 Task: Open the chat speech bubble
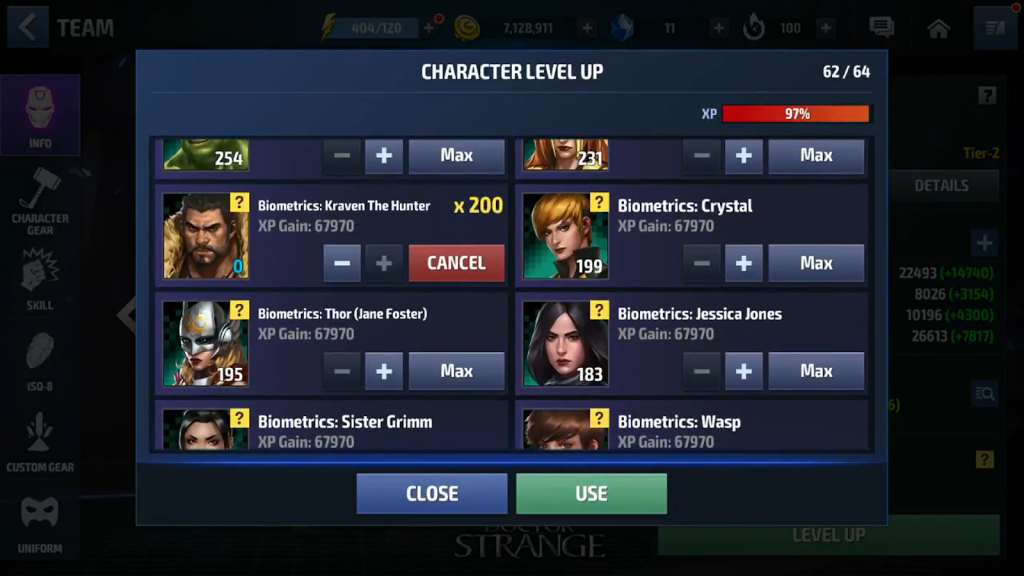(x=881, y=28)
